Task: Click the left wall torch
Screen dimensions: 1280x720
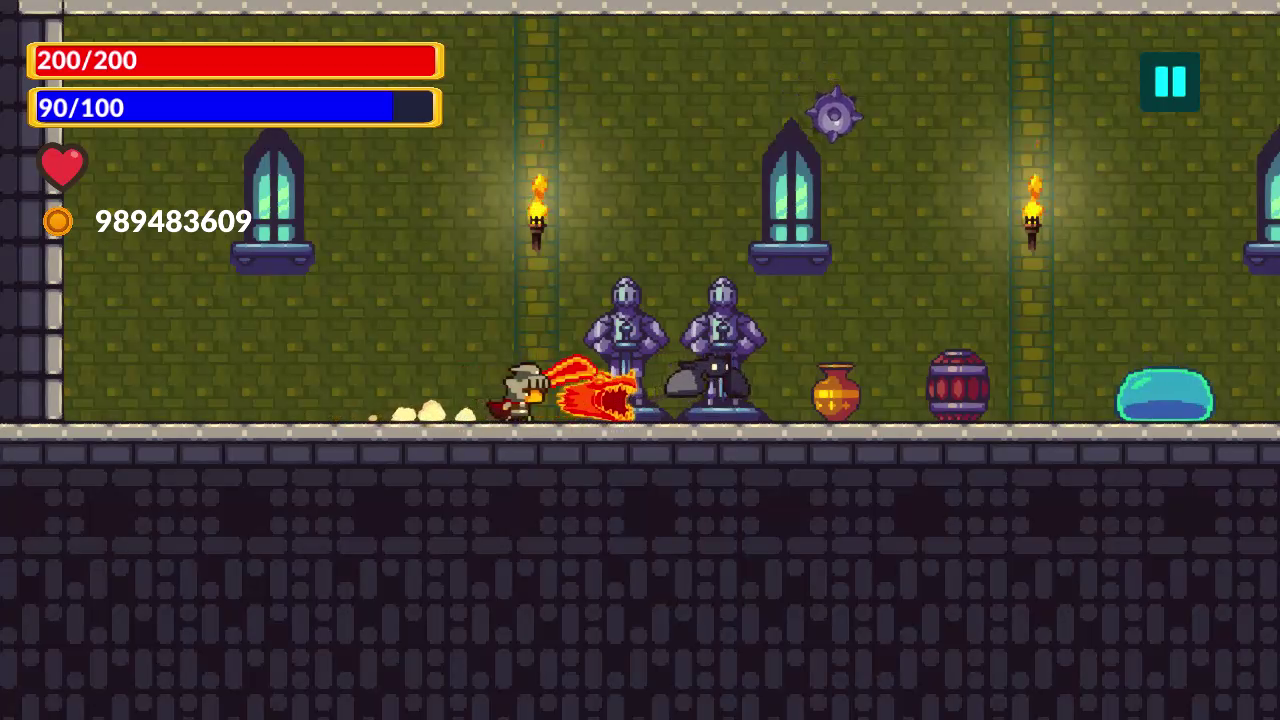Action: point(536,205)
